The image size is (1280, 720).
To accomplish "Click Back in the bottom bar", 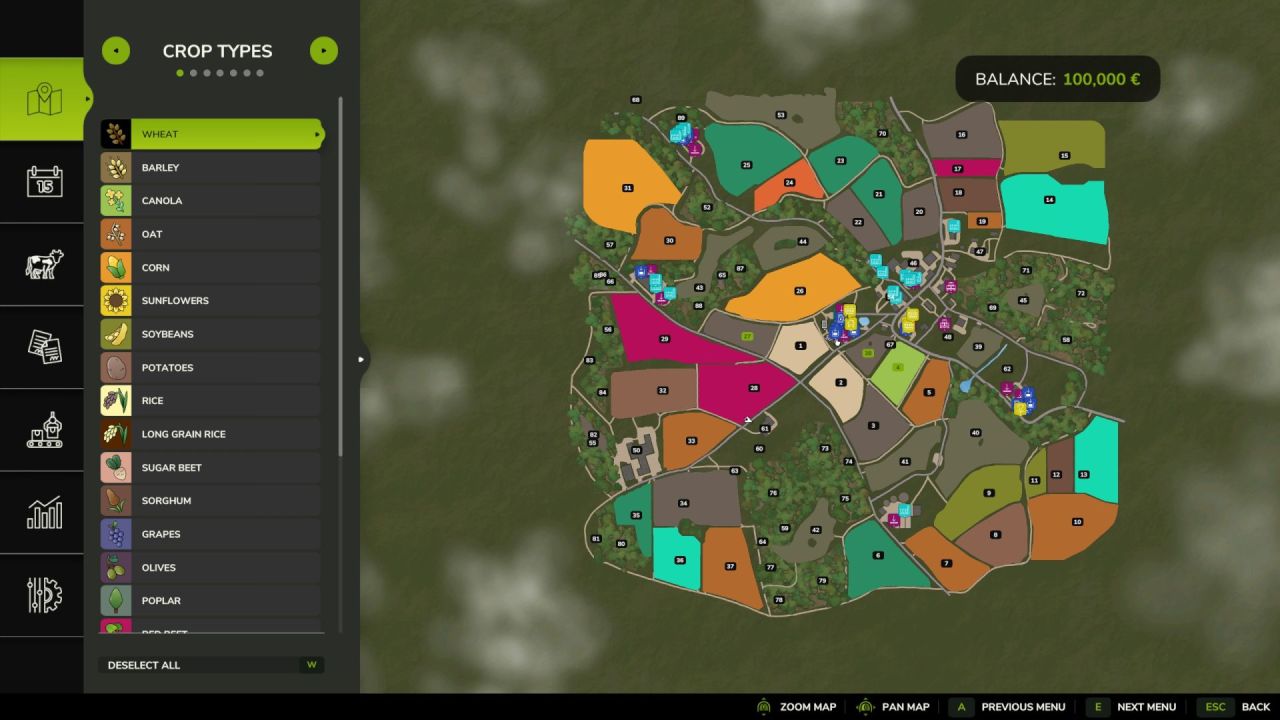I will coord(1216,706).
